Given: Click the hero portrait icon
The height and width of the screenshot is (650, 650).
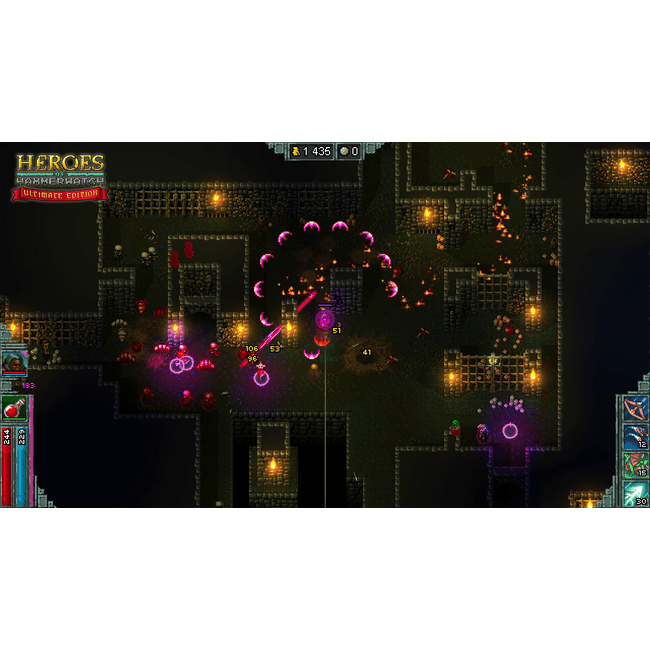Looking at the screenshot, I should tap(13, 363).
